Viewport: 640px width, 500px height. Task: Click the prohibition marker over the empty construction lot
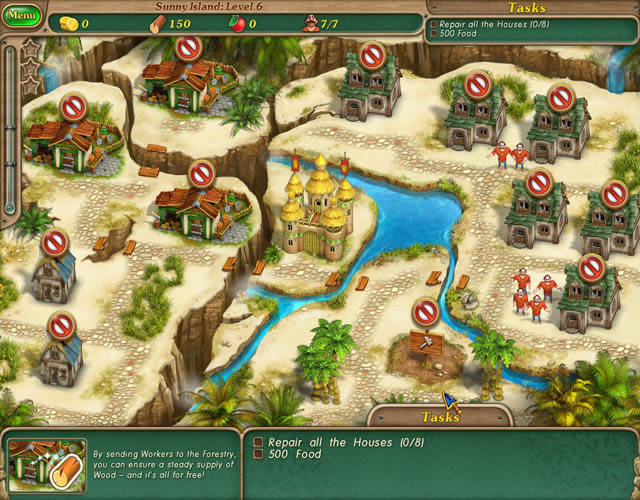(x=426, y=312)
